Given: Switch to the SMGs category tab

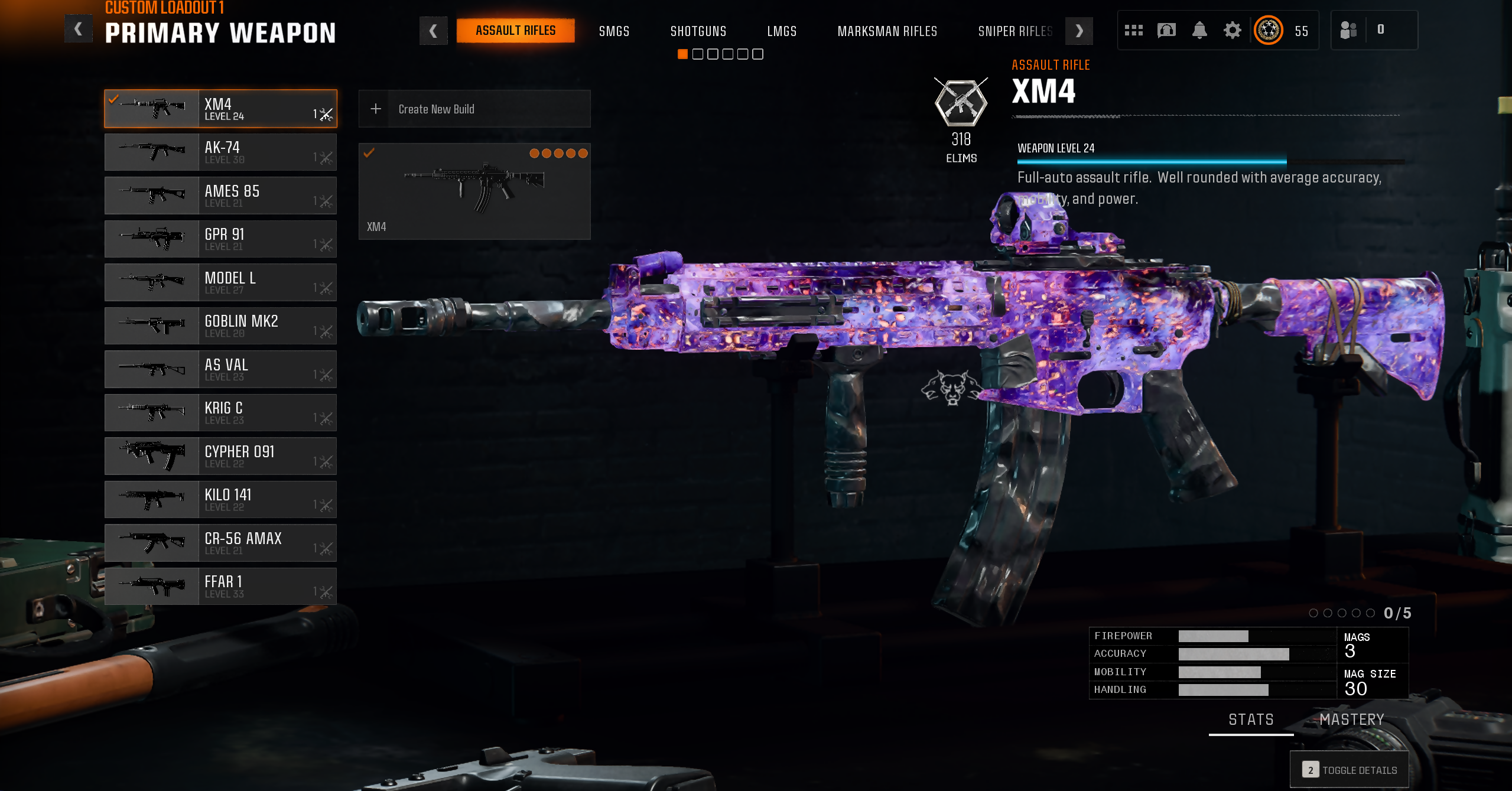Looking at the screenshot, I should (614, 31).
